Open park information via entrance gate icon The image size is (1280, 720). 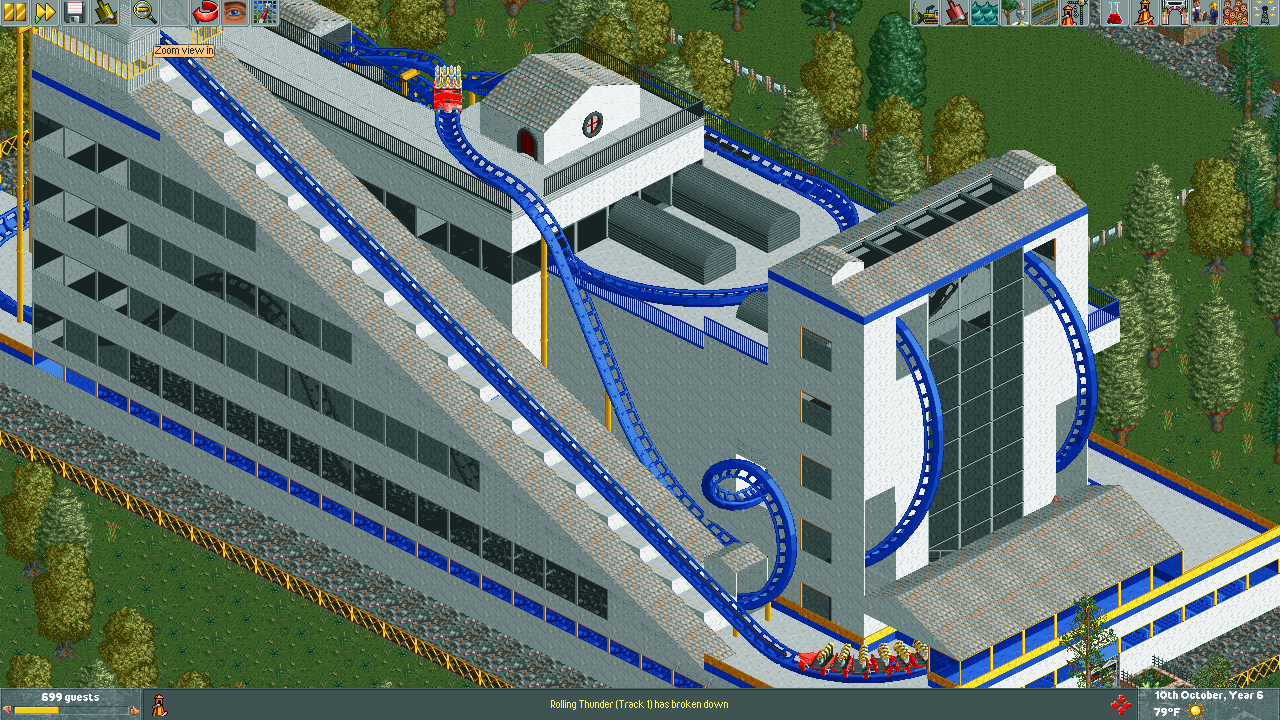click(x=1174, y=12)
